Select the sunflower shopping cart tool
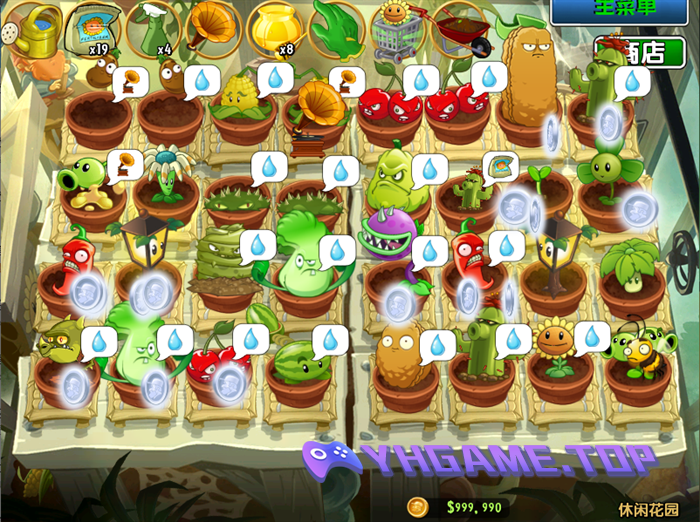Viewport: 700px width, 522px height. point(398,30)
